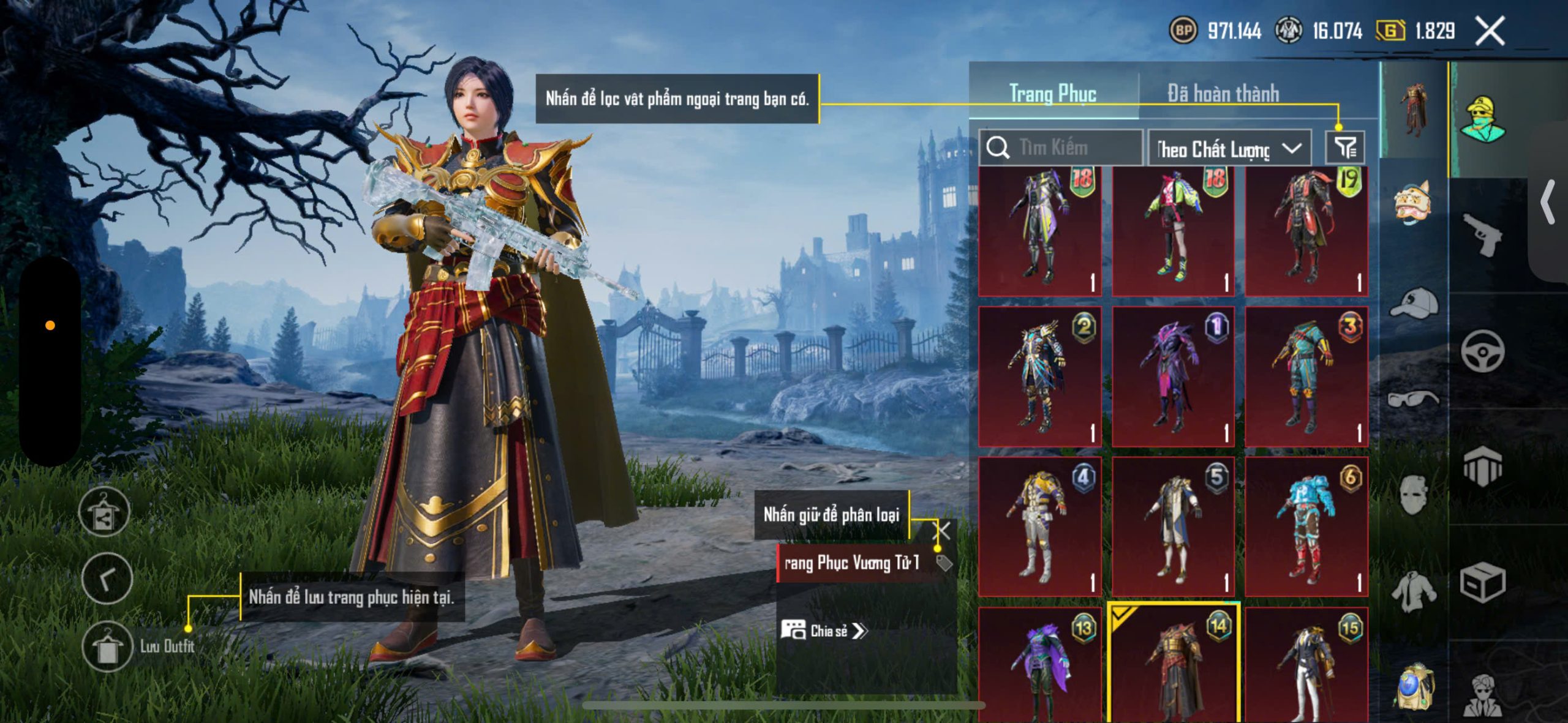Select the purple outfit numbered 1
The width and height of the screenshot is (1568, 723).
tap(1173, 376)
